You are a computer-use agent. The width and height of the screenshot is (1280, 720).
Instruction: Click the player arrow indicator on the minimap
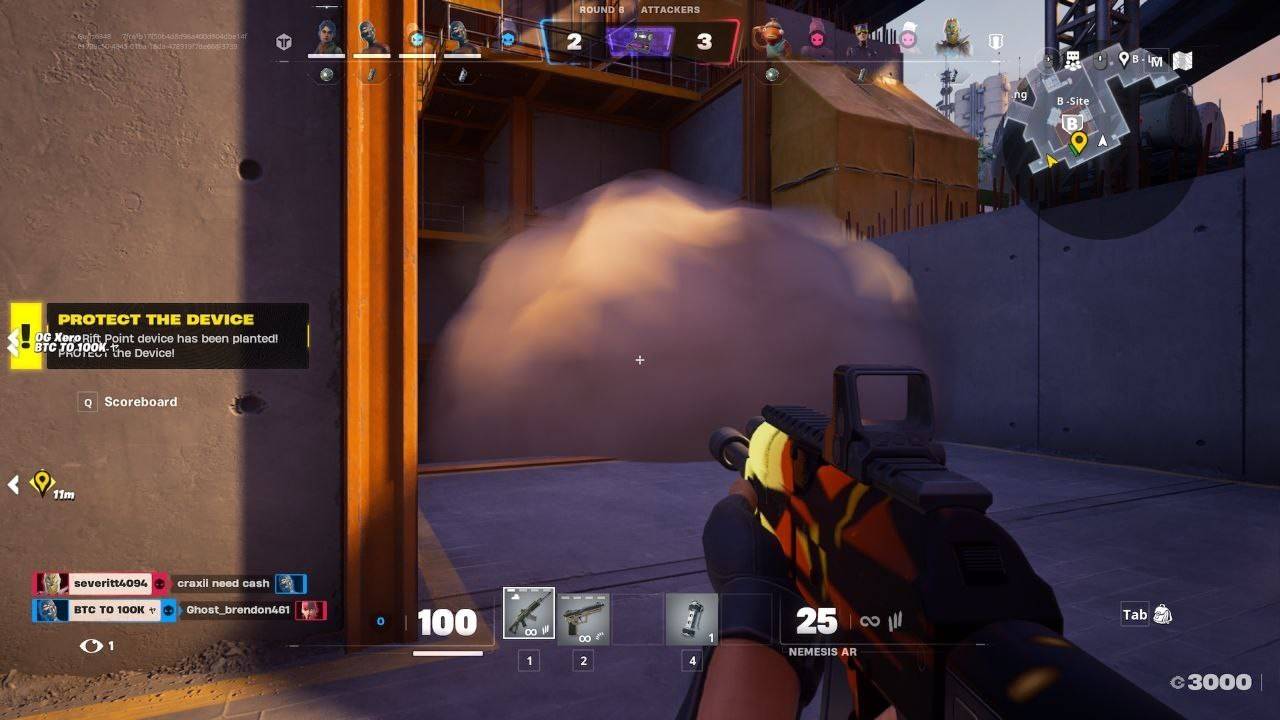(1103, 141)
